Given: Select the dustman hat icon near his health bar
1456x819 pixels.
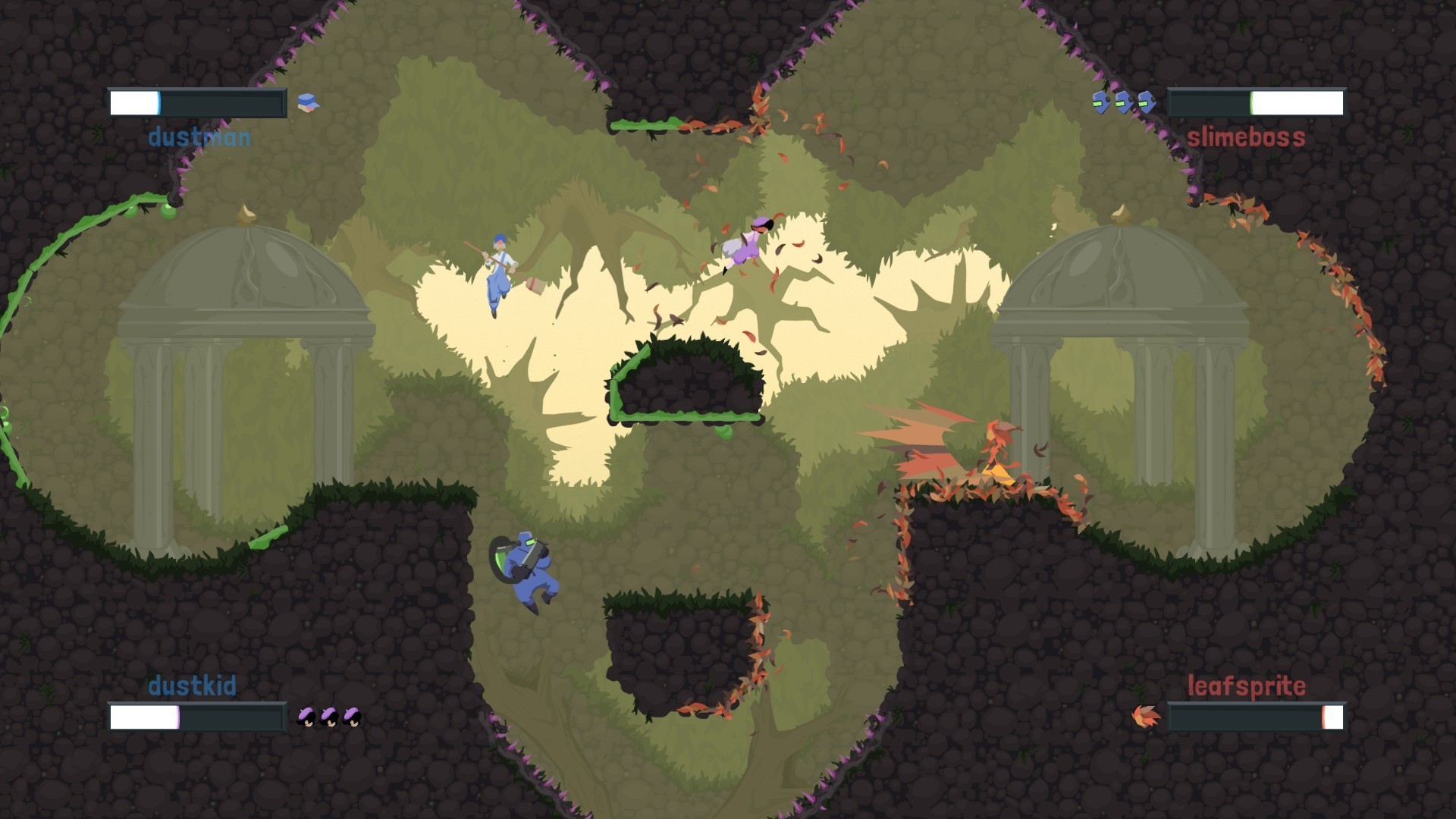Looking at the screenshot, I should 308,102.
